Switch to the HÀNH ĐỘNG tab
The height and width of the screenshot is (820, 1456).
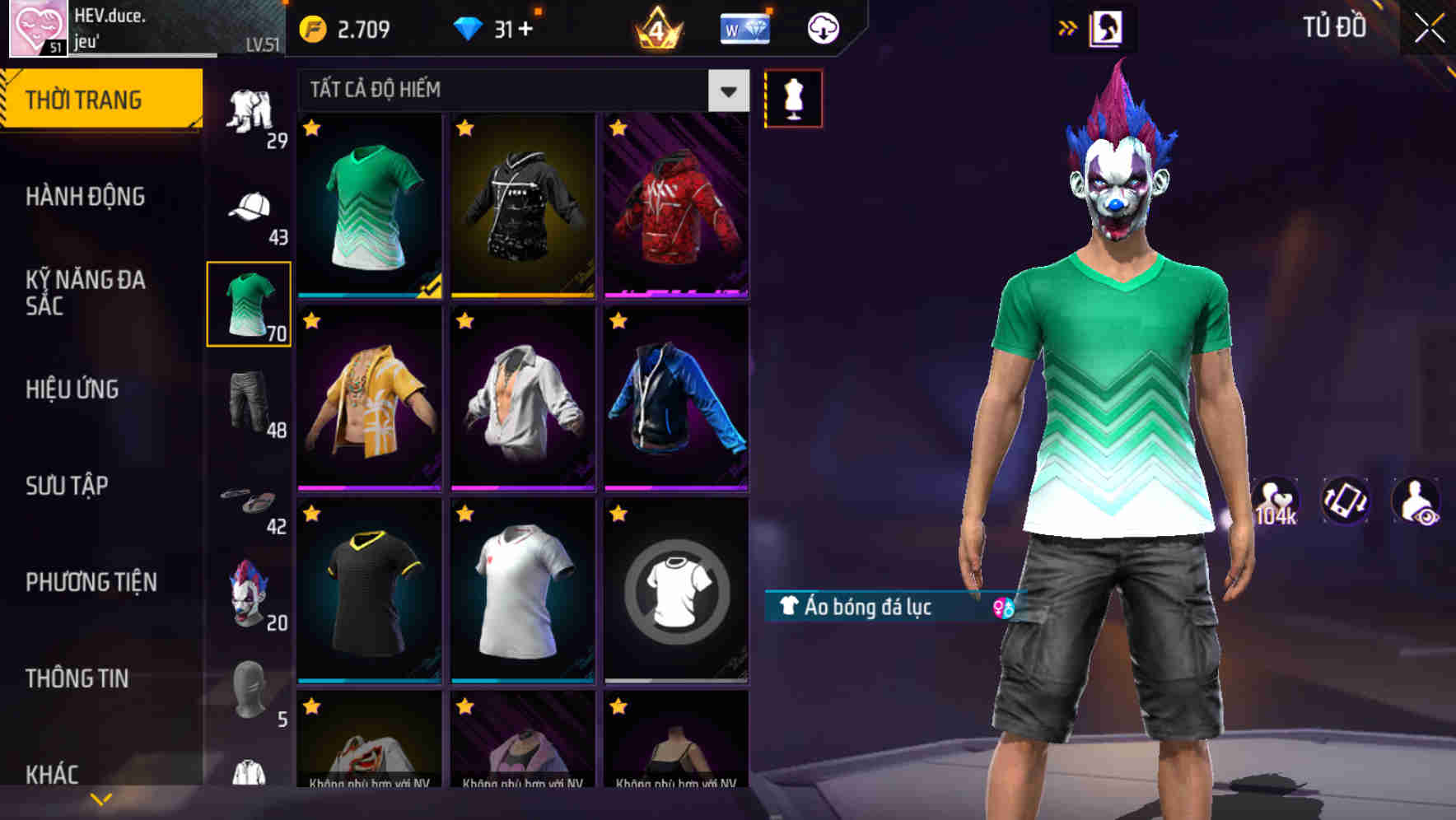pyautogui.click(x=86, y=196)
